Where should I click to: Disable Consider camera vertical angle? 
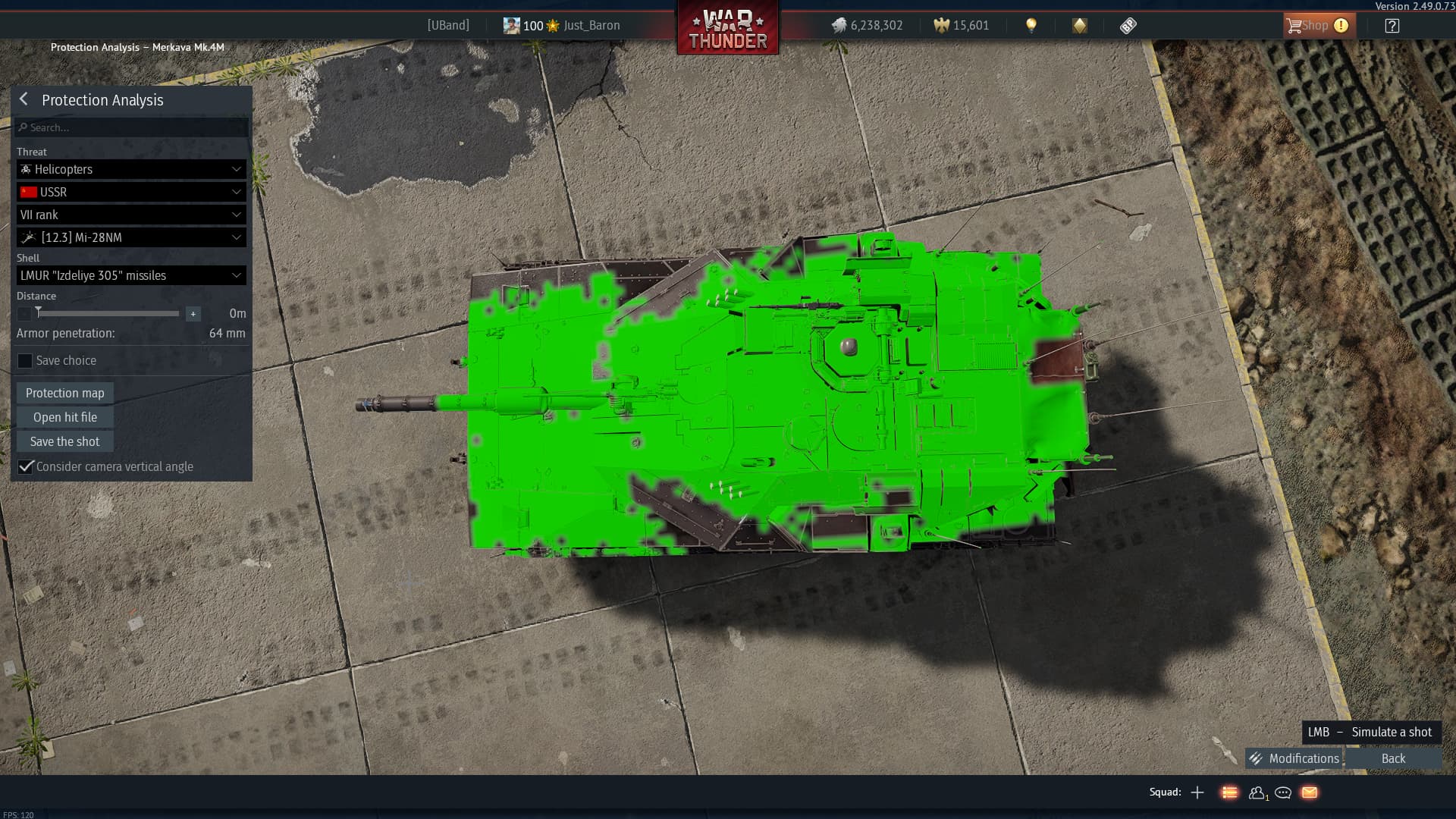(x=27, y=466)
